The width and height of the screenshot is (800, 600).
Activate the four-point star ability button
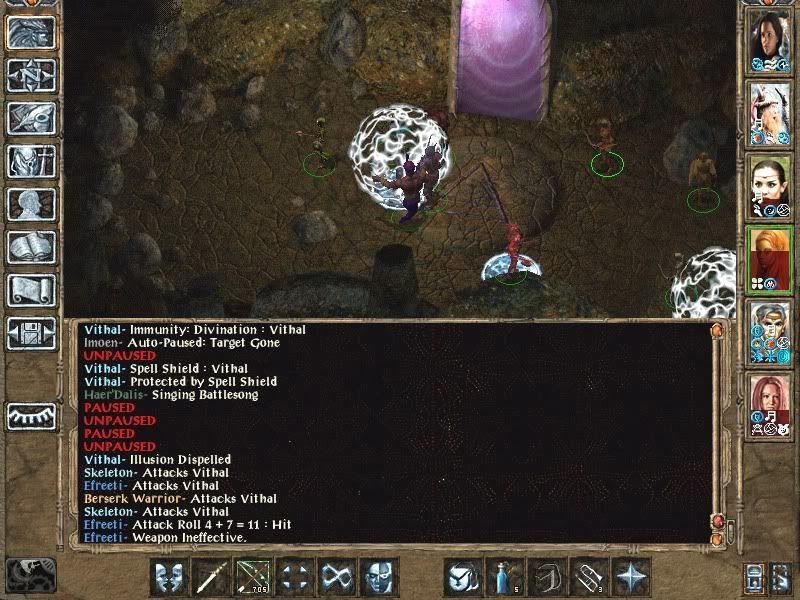(631, 577)
